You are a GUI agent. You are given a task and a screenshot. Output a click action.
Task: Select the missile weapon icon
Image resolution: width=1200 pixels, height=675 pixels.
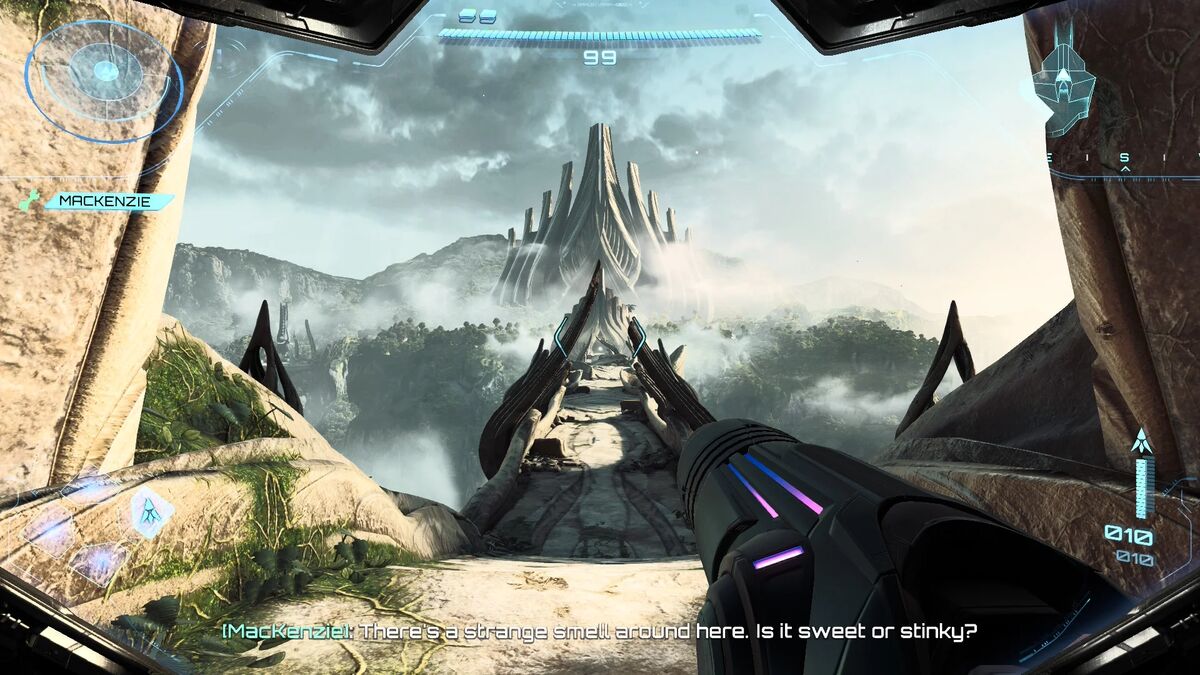point(1139,441)
